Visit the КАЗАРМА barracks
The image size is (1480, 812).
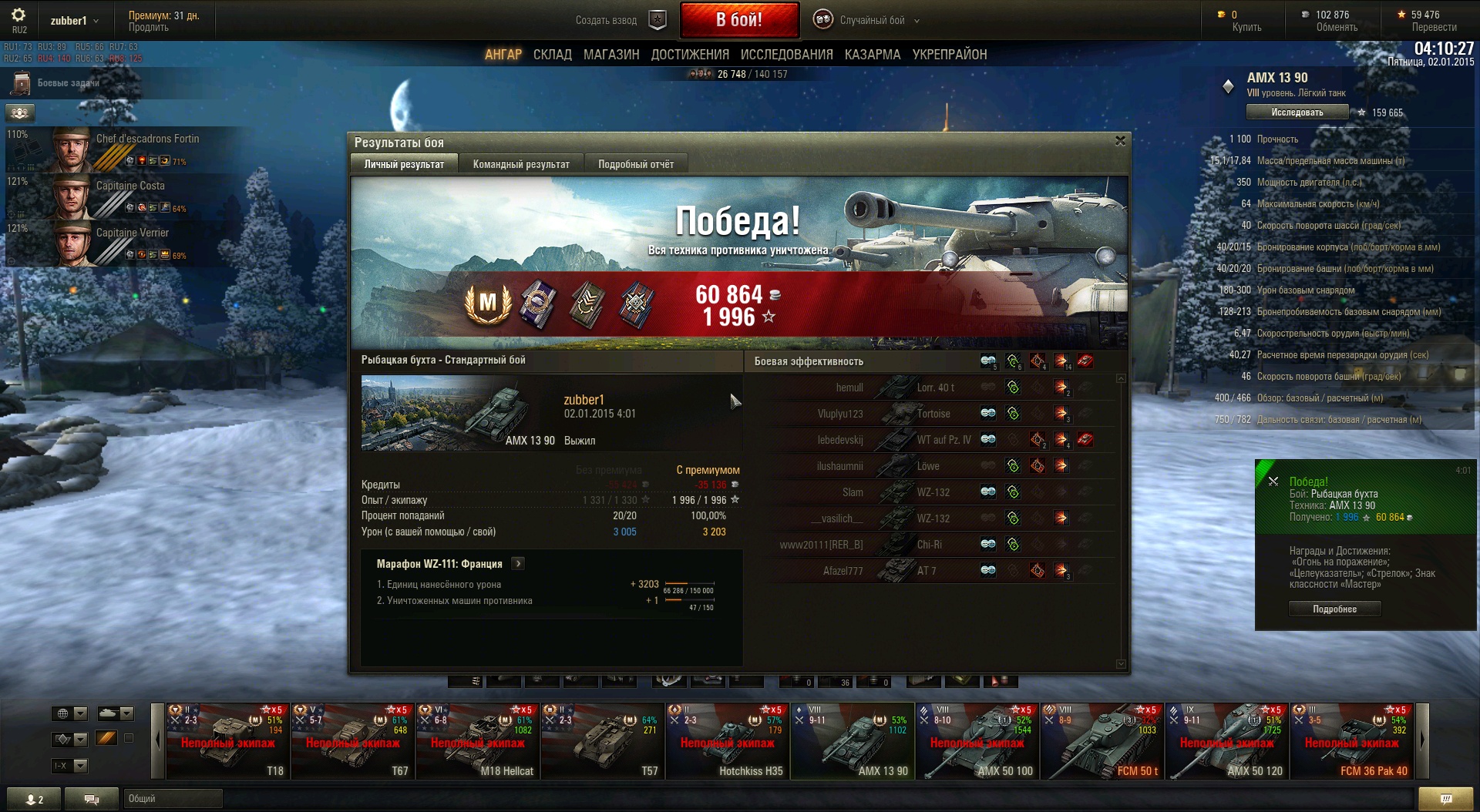(872, 55)
